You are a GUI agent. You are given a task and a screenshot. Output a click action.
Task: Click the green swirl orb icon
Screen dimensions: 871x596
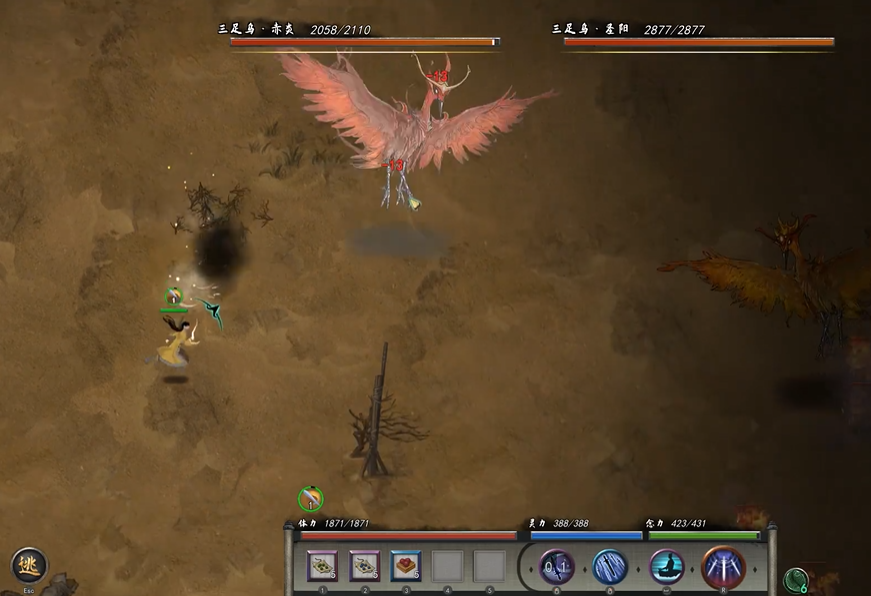[796, 580]
